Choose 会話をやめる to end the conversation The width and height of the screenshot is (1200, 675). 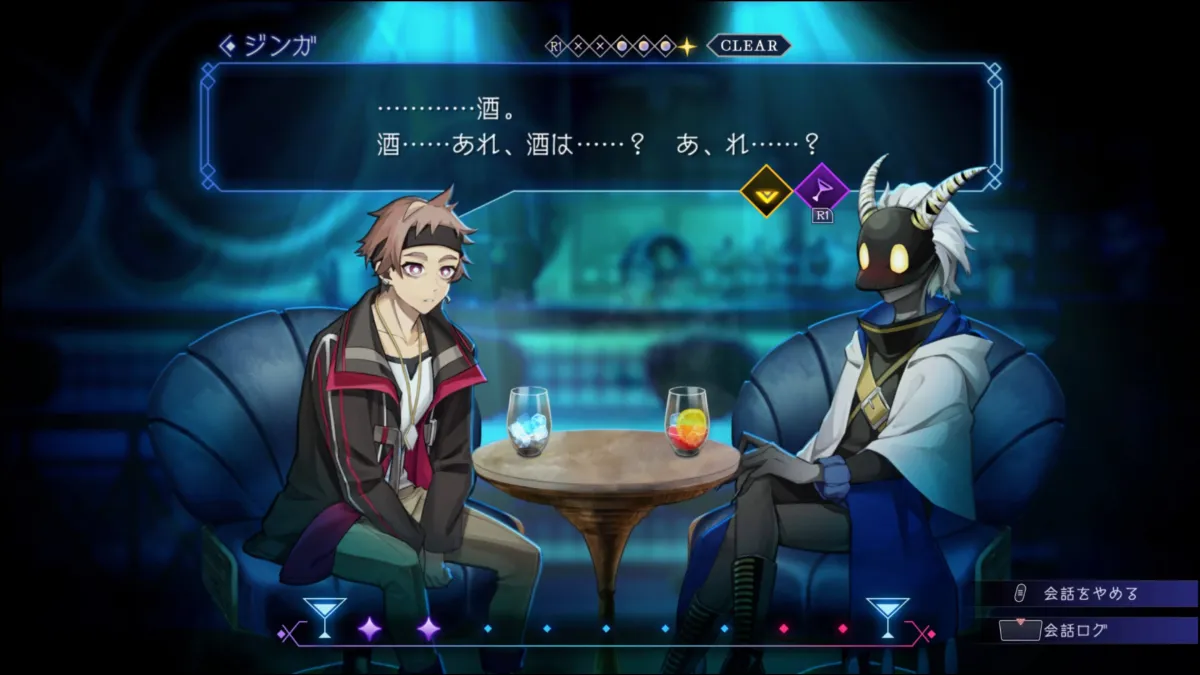pos(1090,593)
